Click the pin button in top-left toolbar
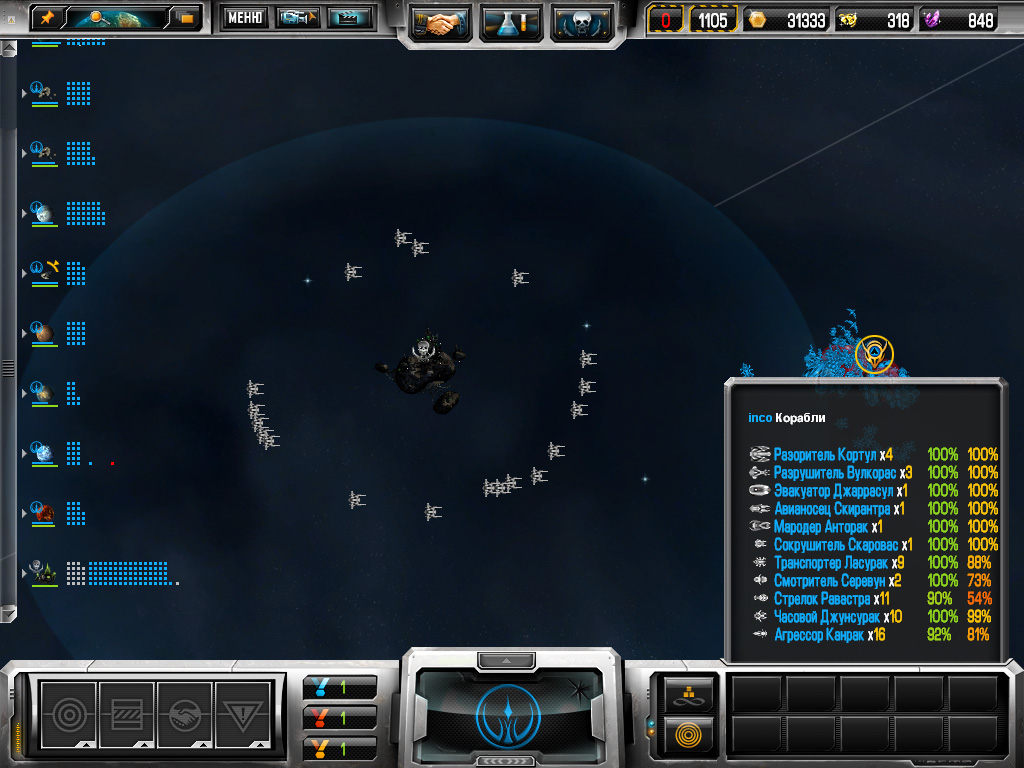This screenshot has height=768, width=1024. pyautogui.click(x=48, y=17)
